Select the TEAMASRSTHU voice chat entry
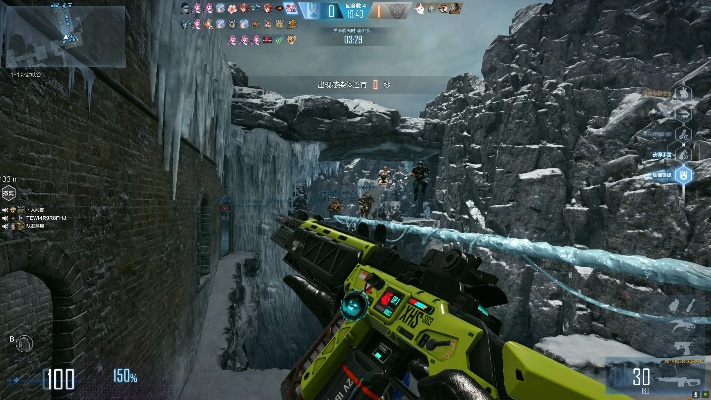This screenshot has width=711, height=400. 44,218
